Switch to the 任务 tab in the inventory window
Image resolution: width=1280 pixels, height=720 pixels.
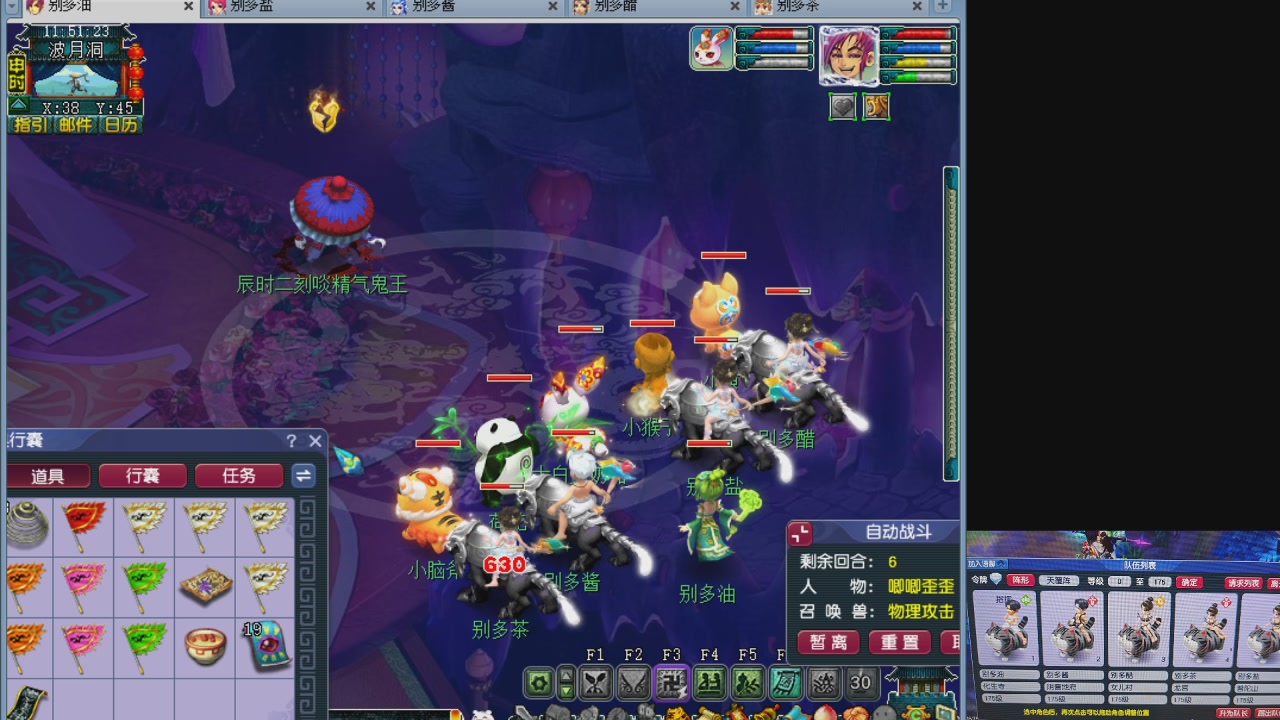(x=239, y=476)
